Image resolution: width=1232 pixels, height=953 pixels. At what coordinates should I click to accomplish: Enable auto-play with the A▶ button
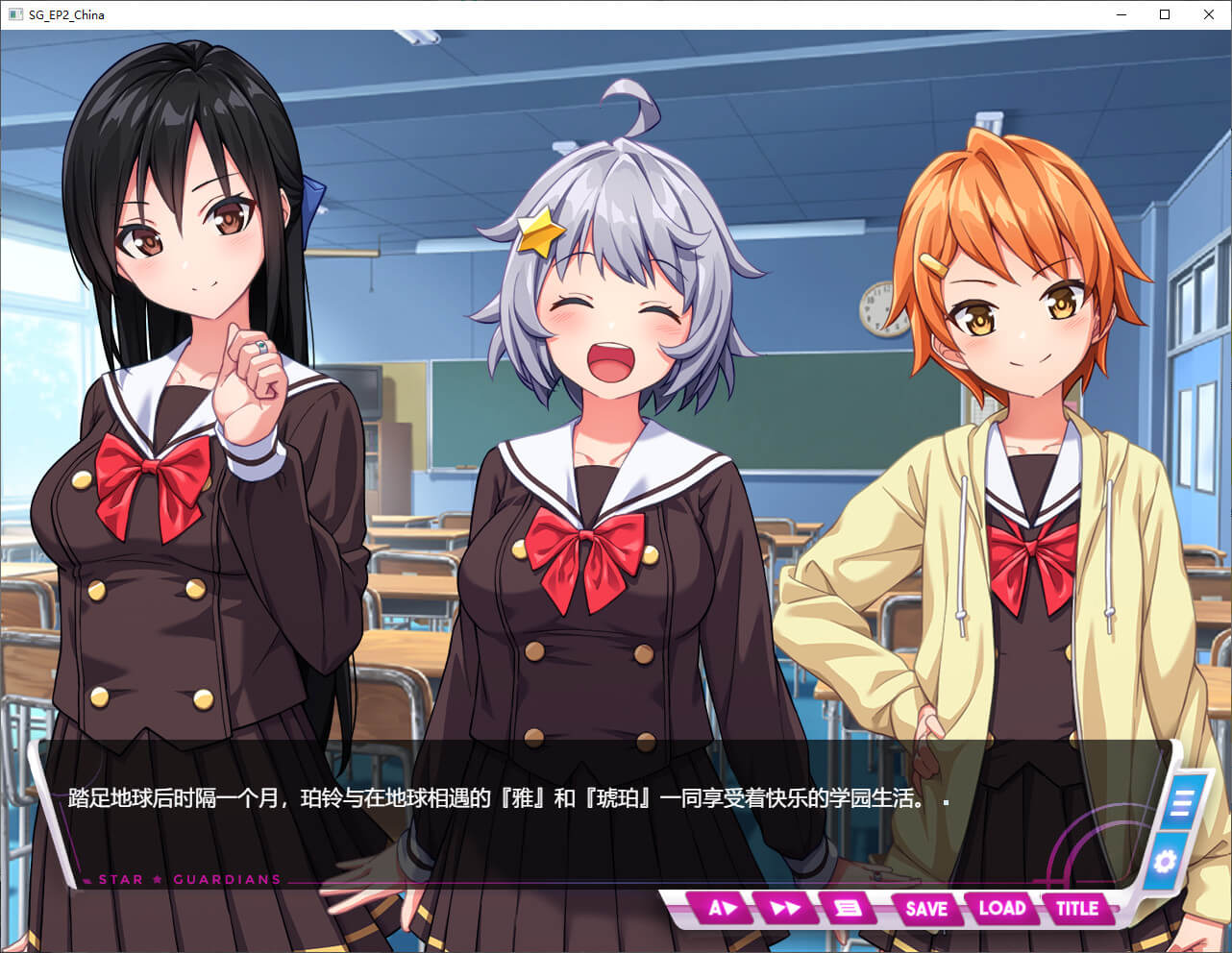(721, 908)
